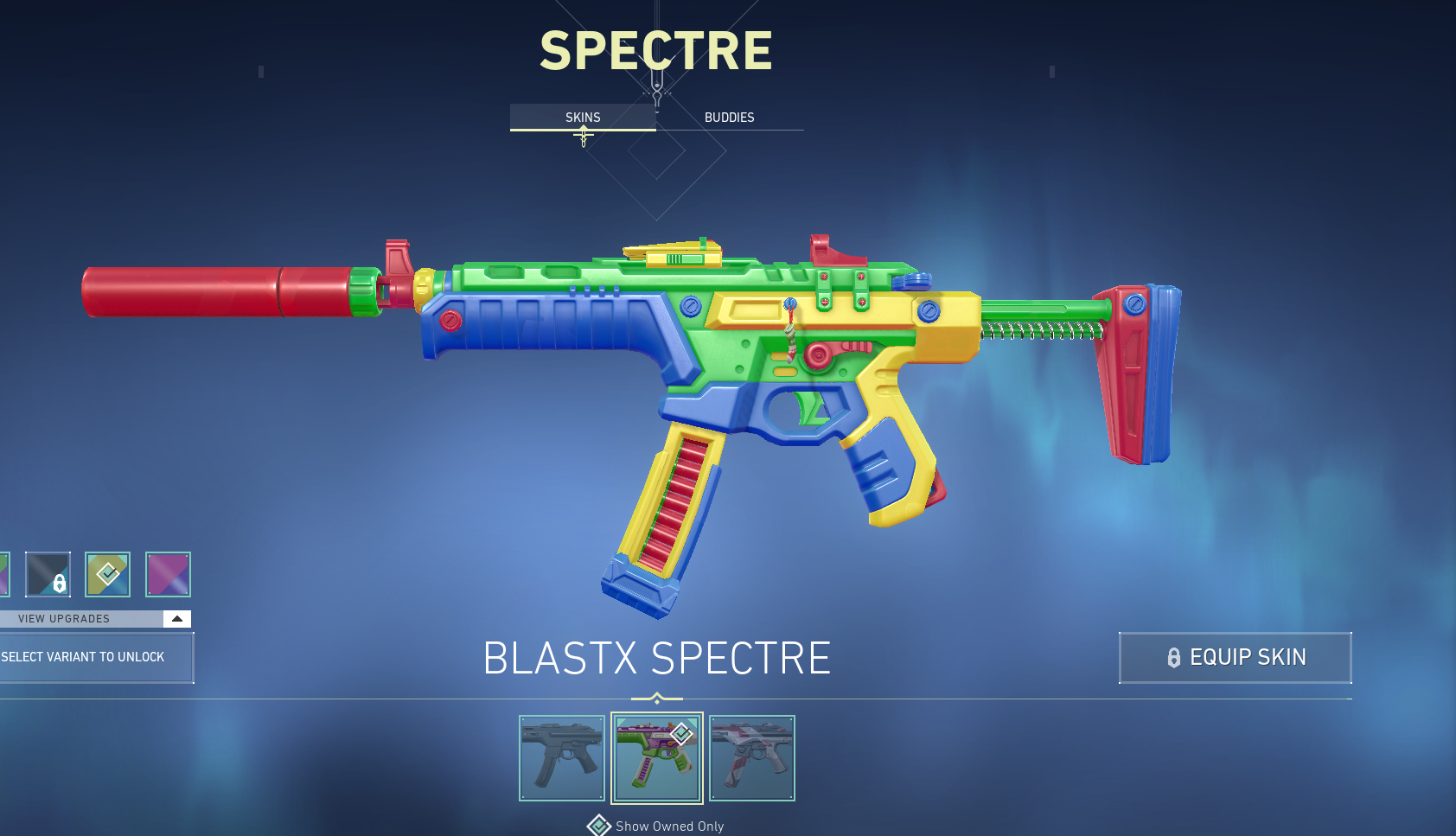Open the Buddies tab
Image resolution: width=1456 pixels, height=836 pixels.
click(x=729, y=118)
